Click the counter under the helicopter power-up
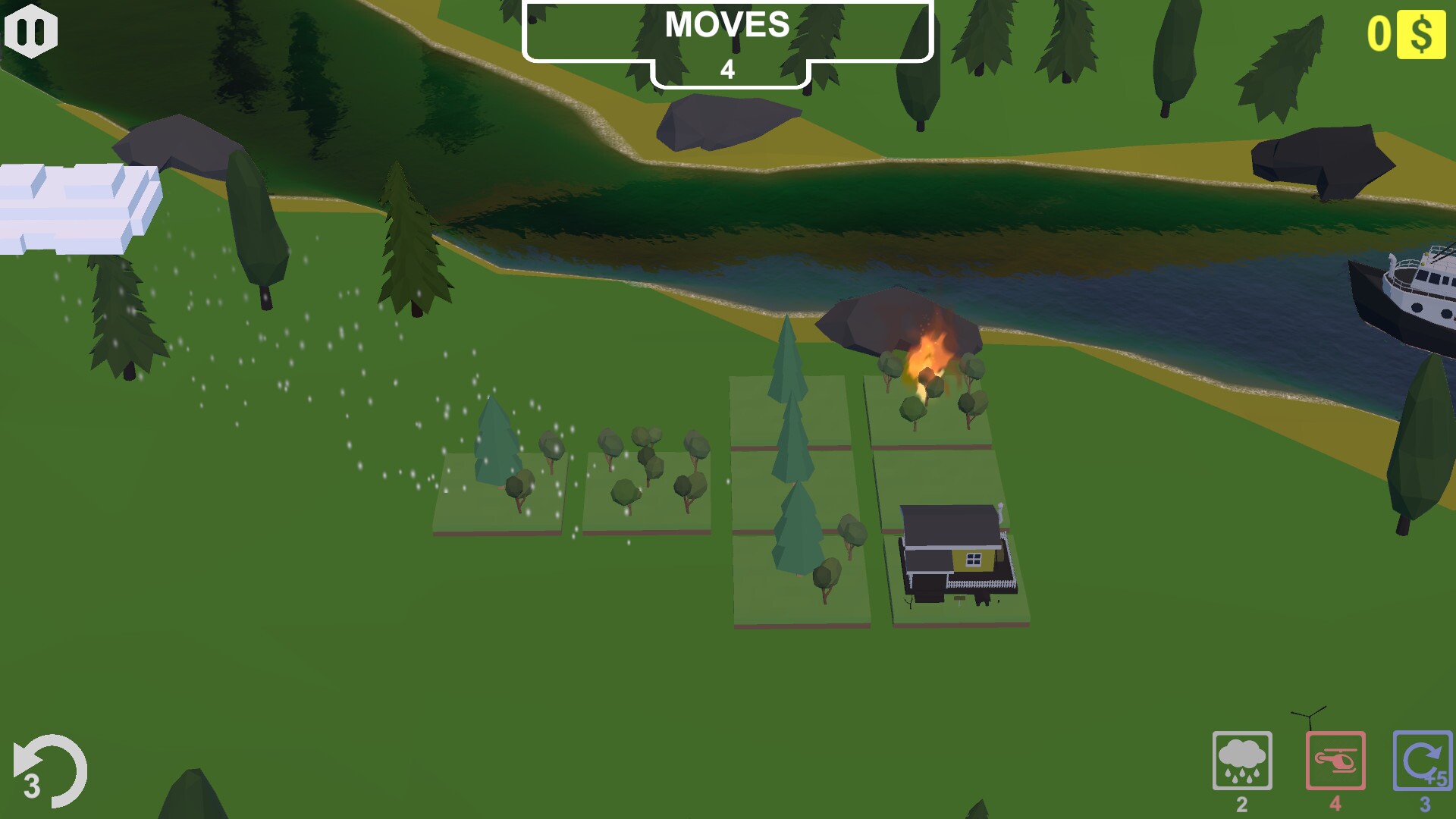The width and height of the screenshot is (1456, 819). 1335,802
